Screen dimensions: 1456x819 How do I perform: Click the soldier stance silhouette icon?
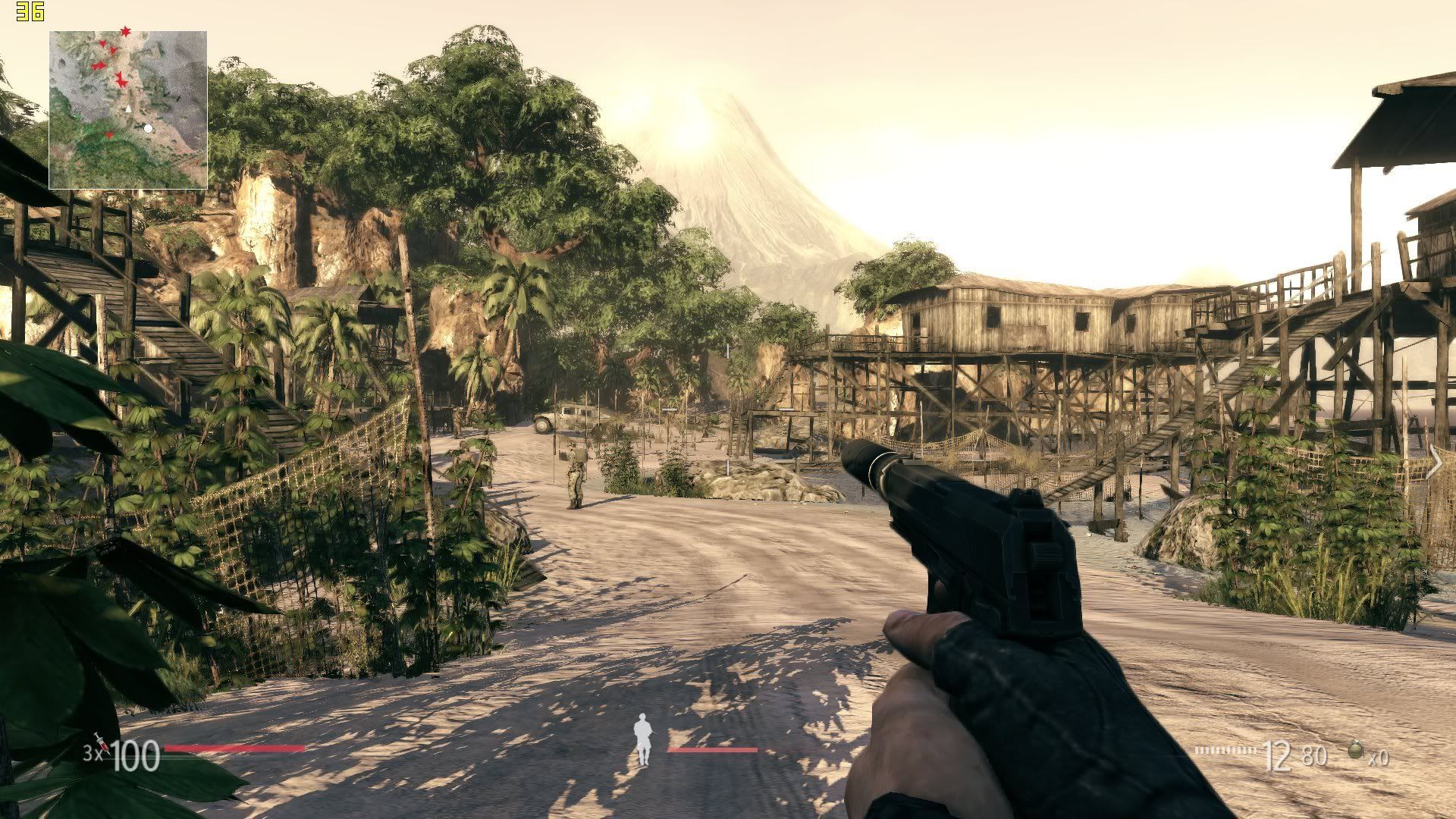tap(643, 739)
